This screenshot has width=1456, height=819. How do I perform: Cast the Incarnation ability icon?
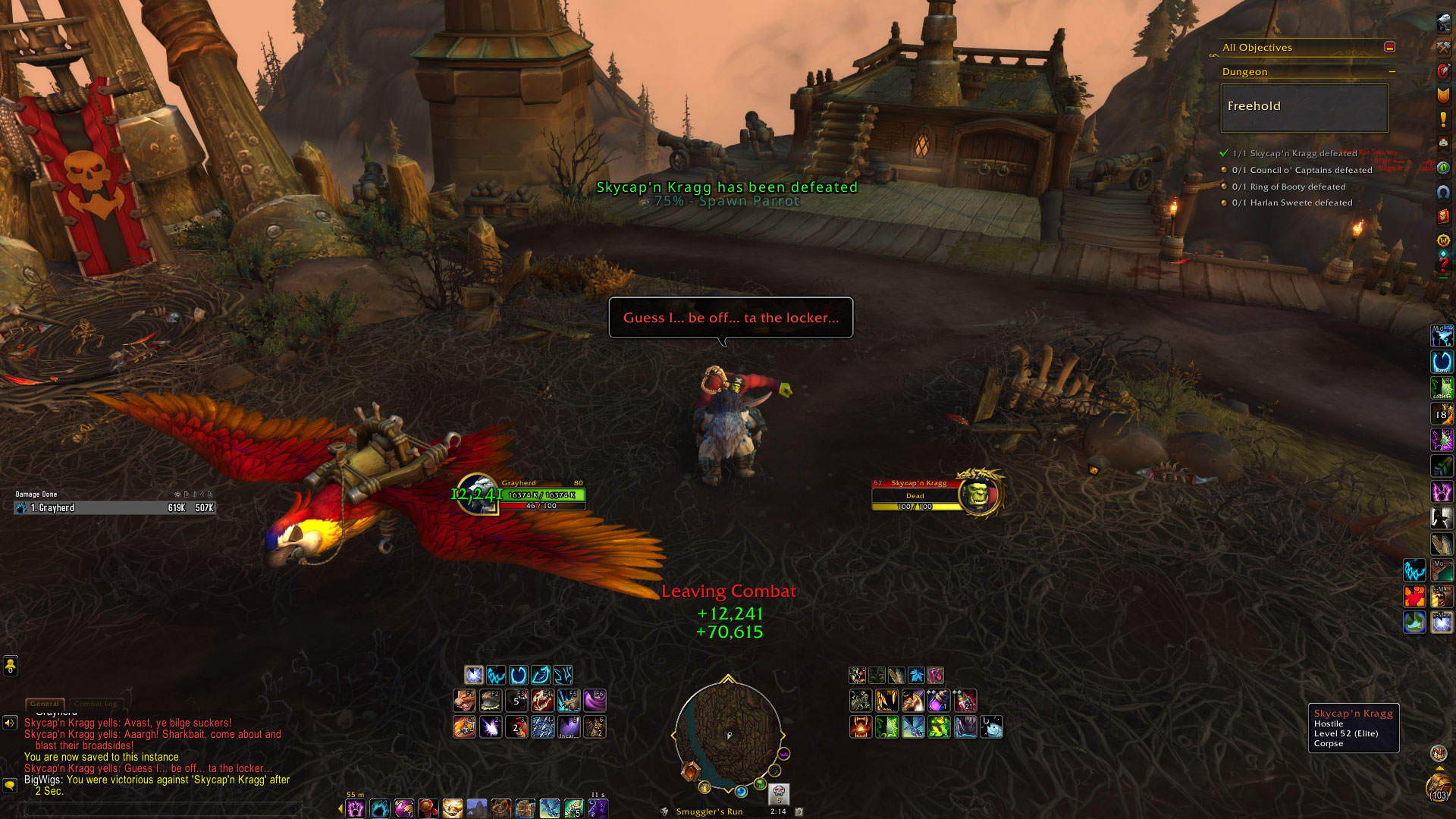[568, 727]
